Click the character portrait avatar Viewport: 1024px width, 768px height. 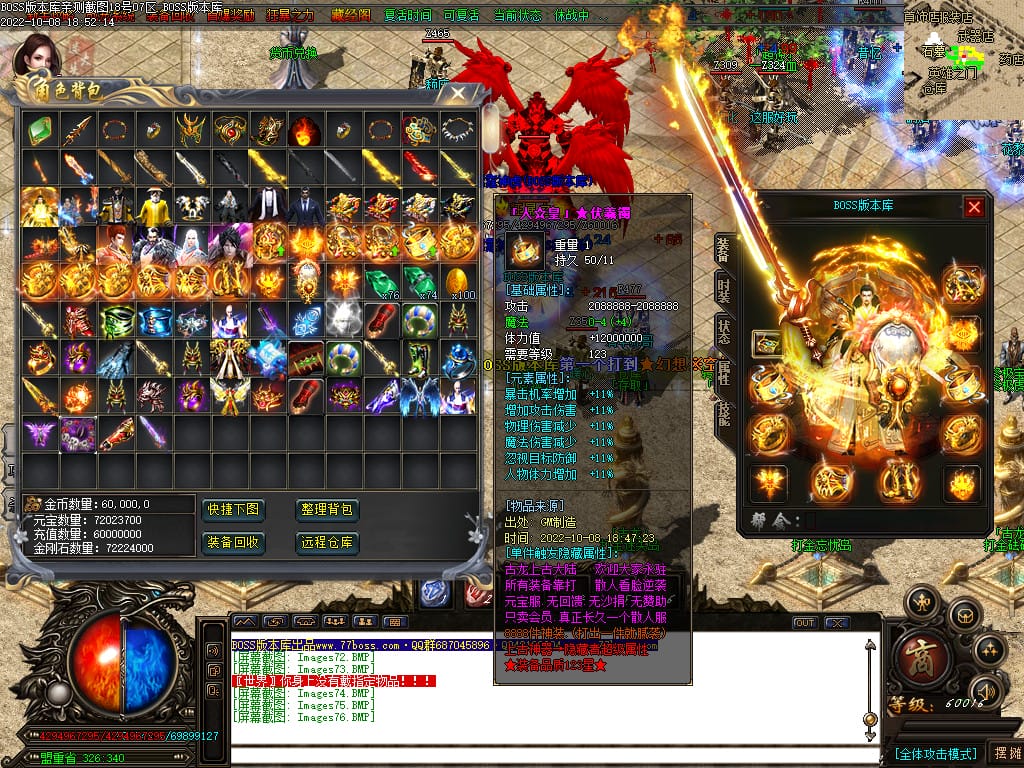[x=38, y=56]
